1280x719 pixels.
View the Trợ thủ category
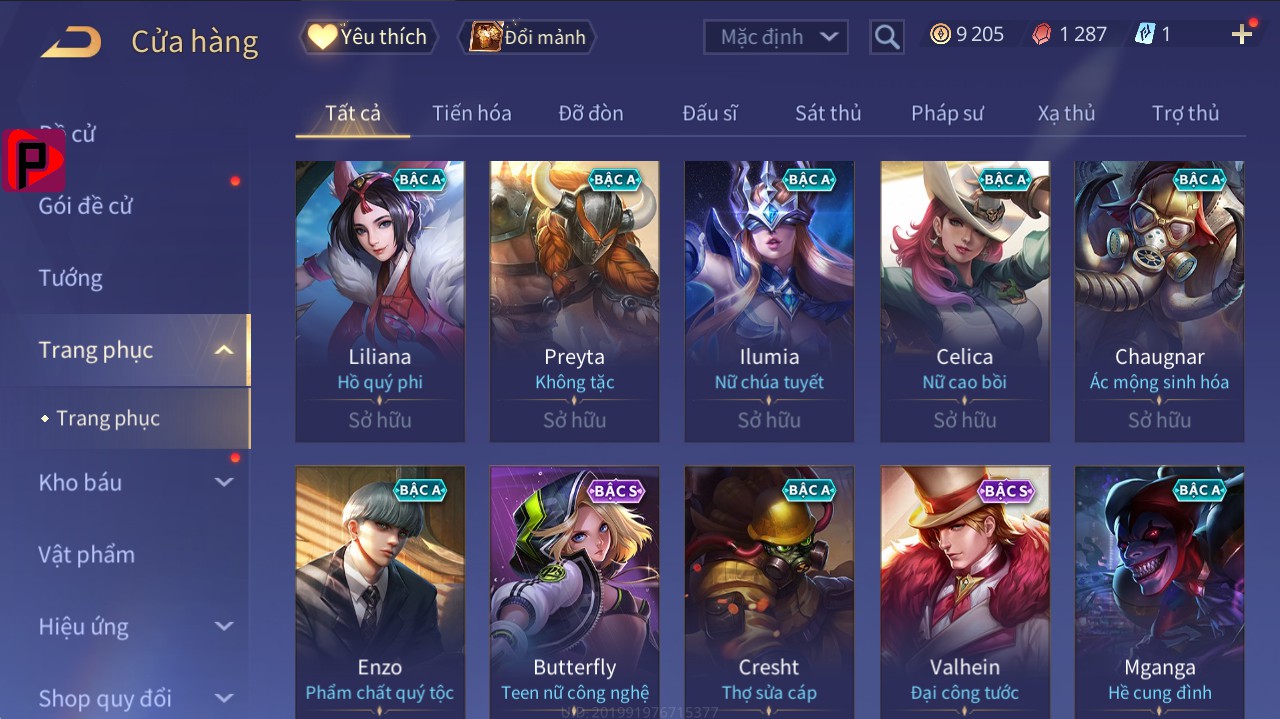tap(1185, 113)
